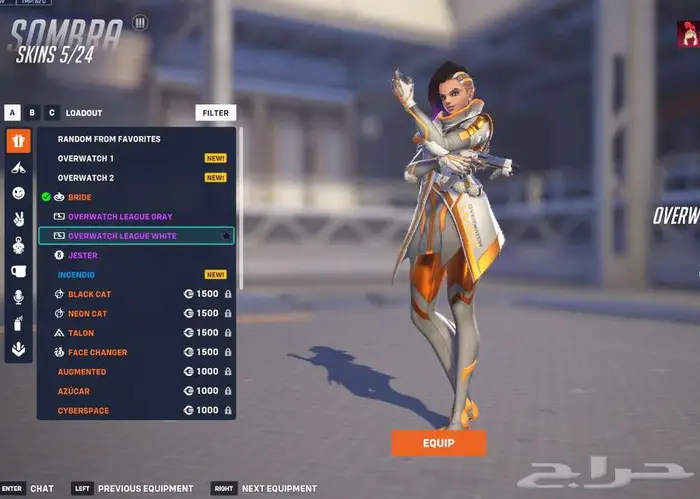The height and width of the screenshot is (499, 700).
Task: Open the microphone voice lines category
Action: [x=18, y=297]
